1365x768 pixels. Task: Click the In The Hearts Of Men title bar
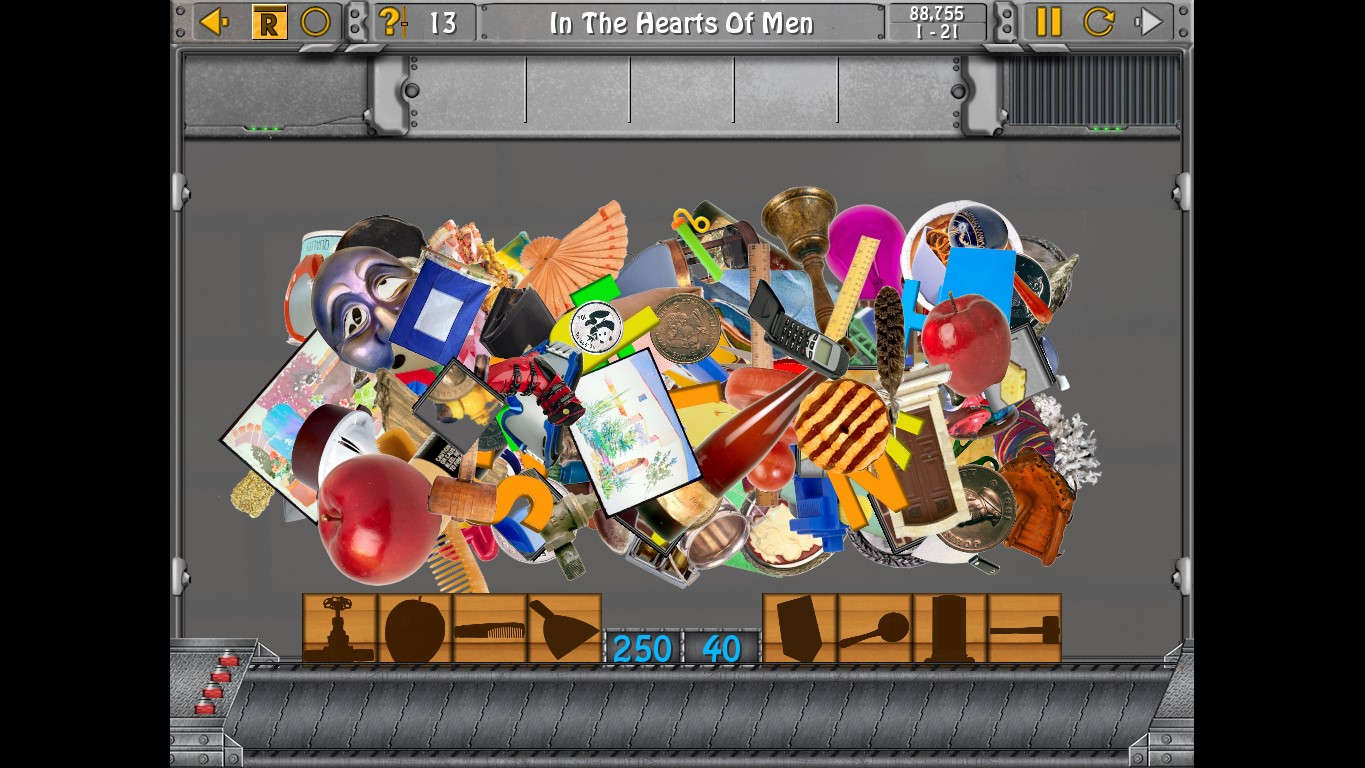point(681,22)
